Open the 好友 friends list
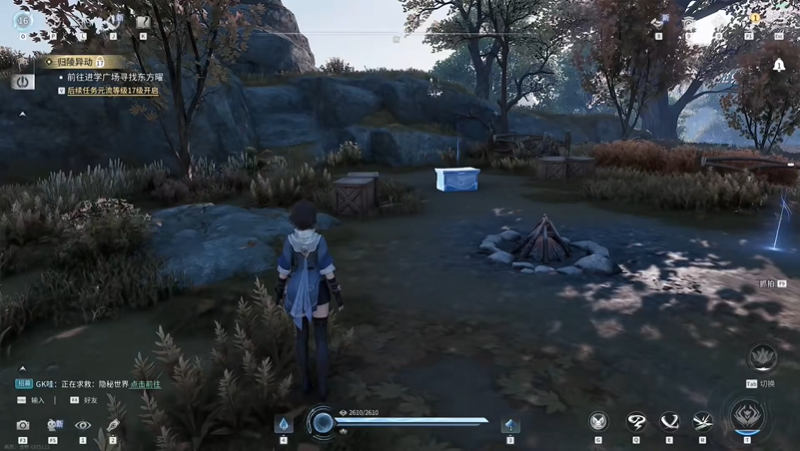The image size is (800, 451). pyautogui.click(x=90, y=400)
